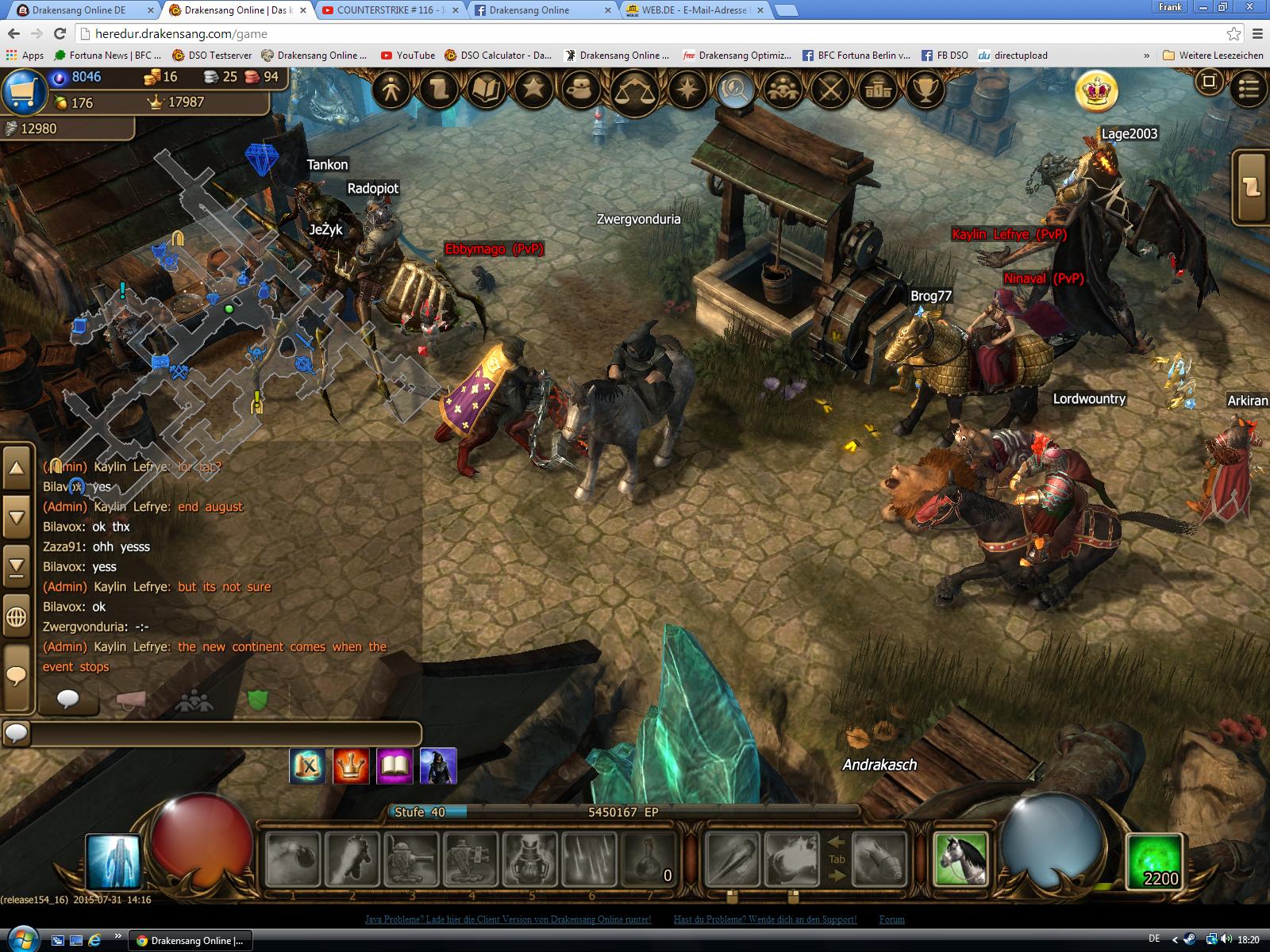
Task: Open the trophy cup icon
Action: point(925,90)
